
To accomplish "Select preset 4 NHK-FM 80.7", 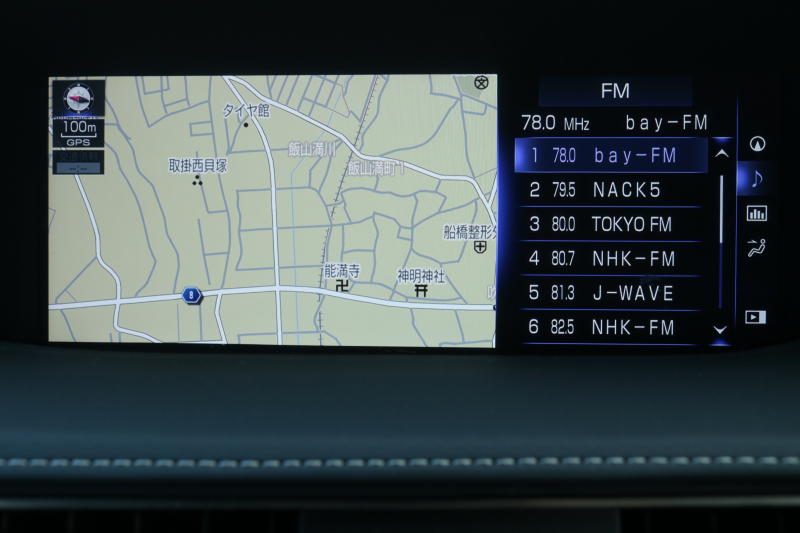I will point(610,259).
